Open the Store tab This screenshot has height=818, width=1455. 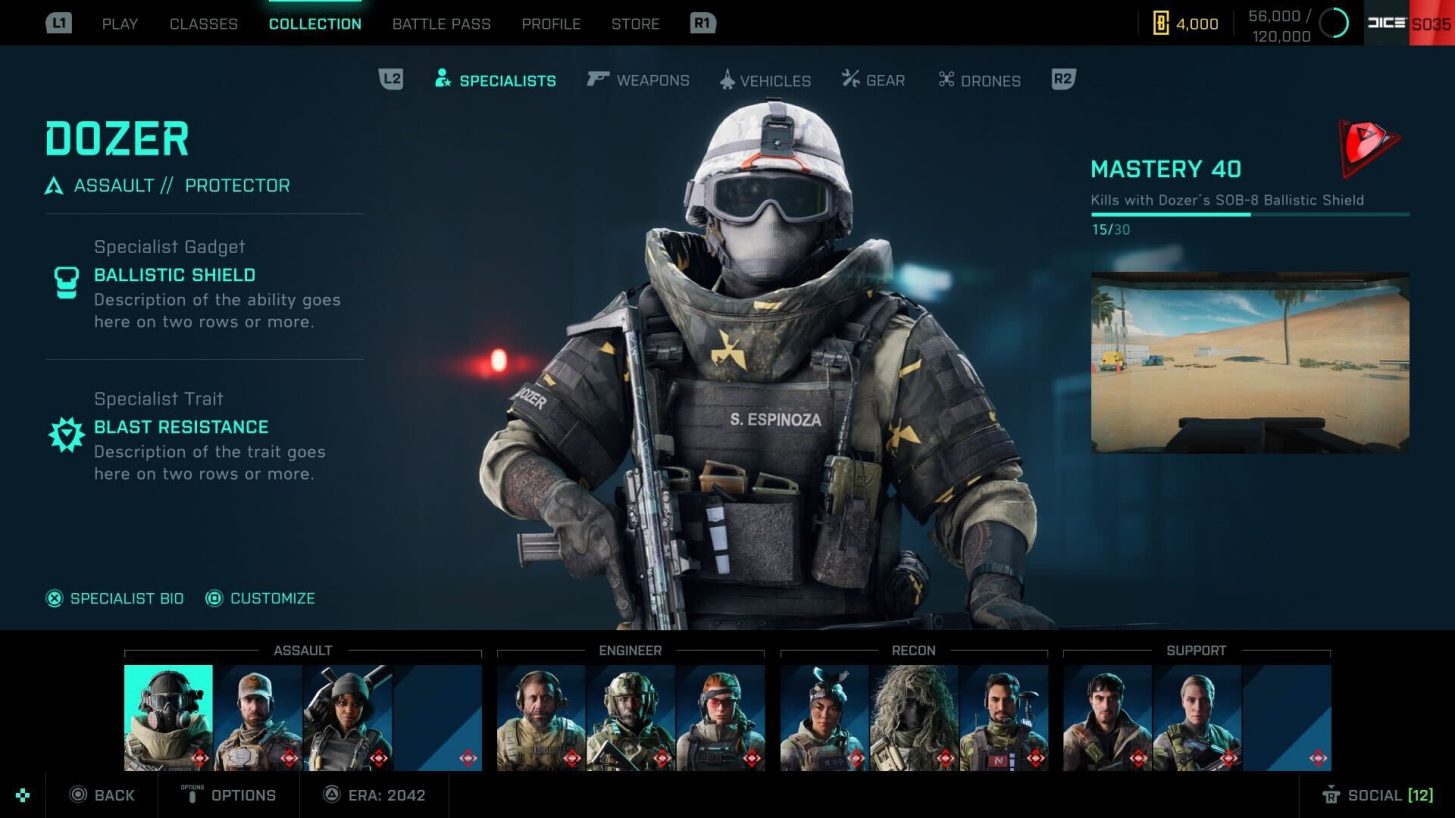[635, 24]
